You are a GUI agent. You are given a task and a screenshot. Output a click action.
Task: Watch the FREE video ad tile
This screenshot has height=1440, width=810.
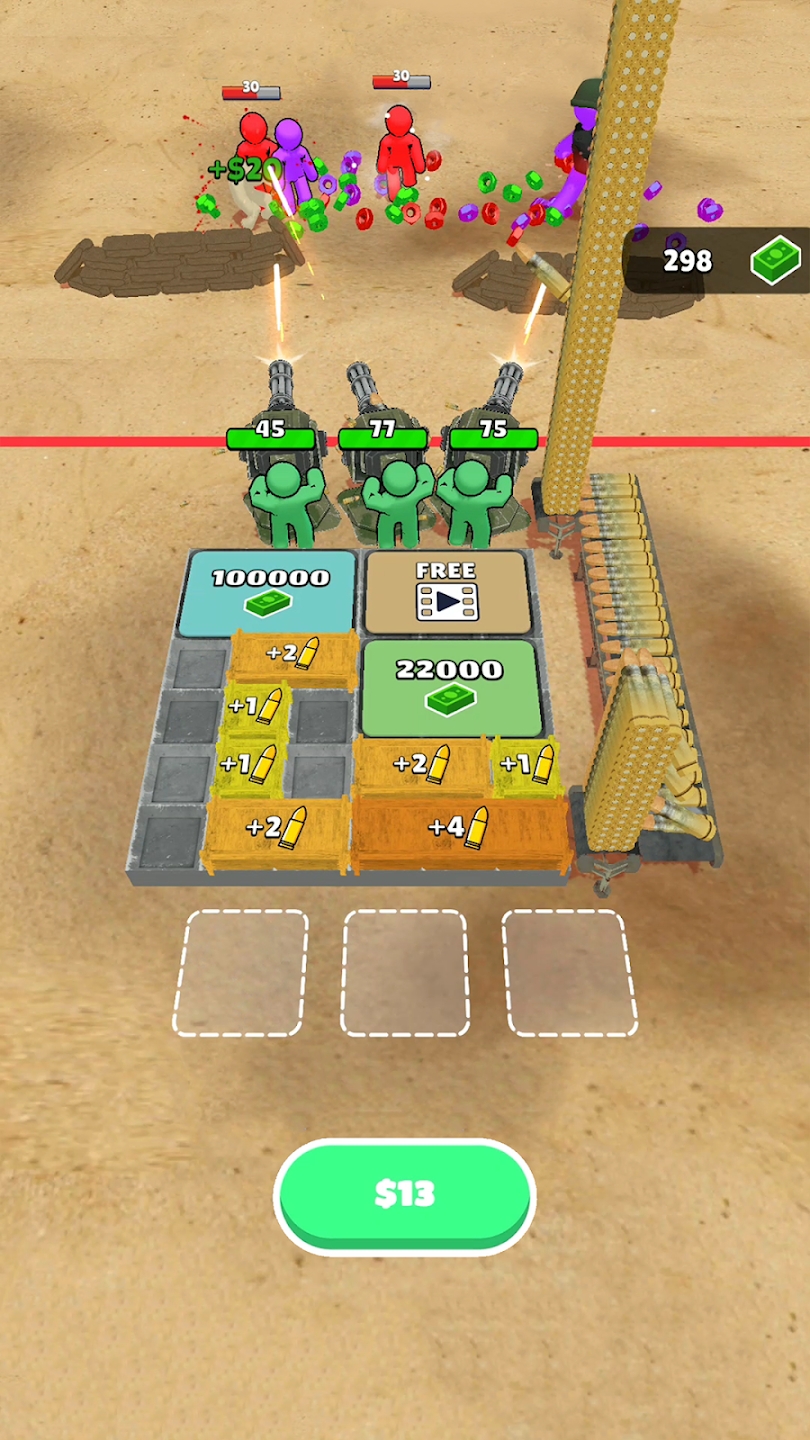pos(446,592)
